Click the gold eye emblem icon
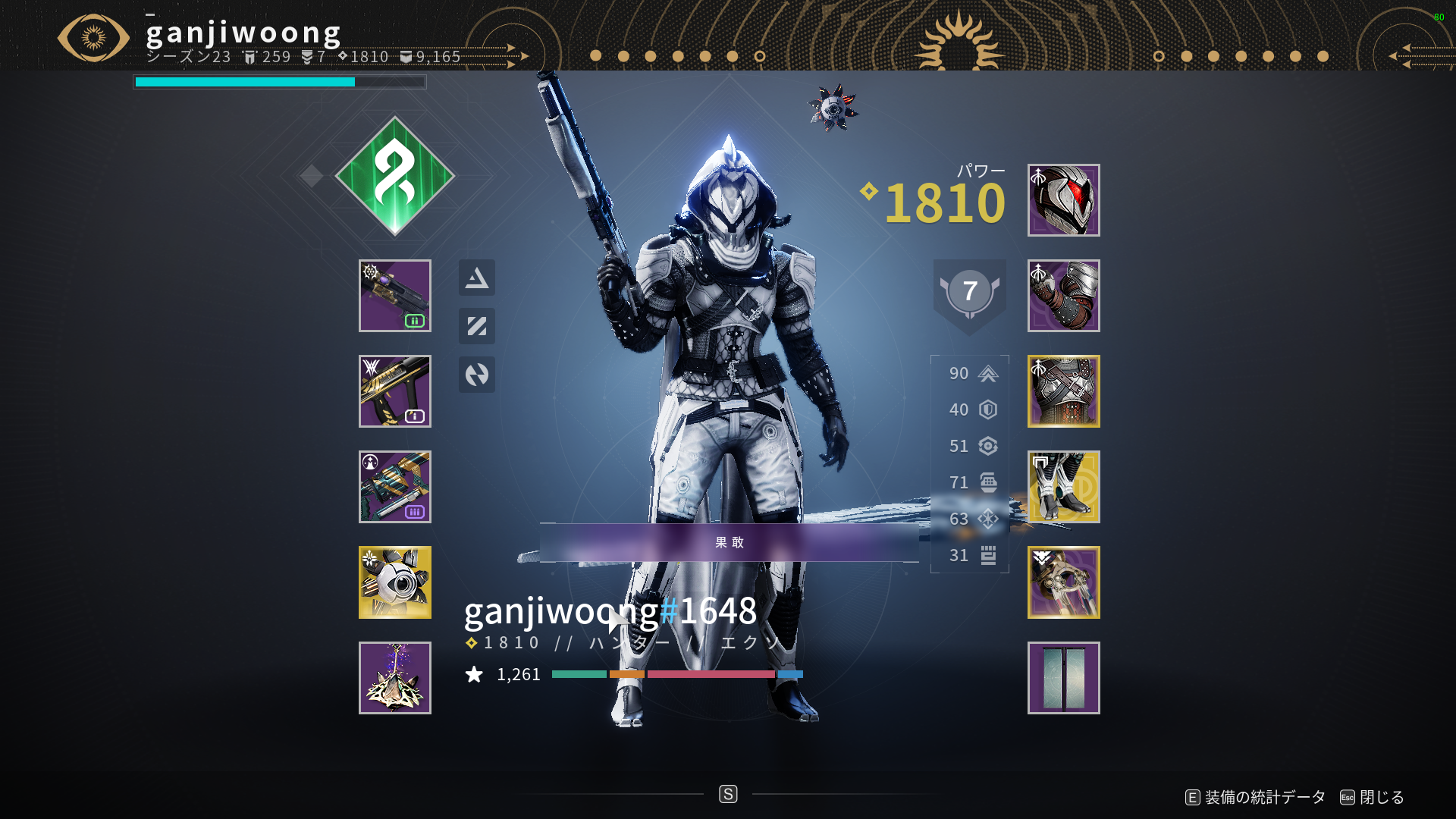 [93, 37]
